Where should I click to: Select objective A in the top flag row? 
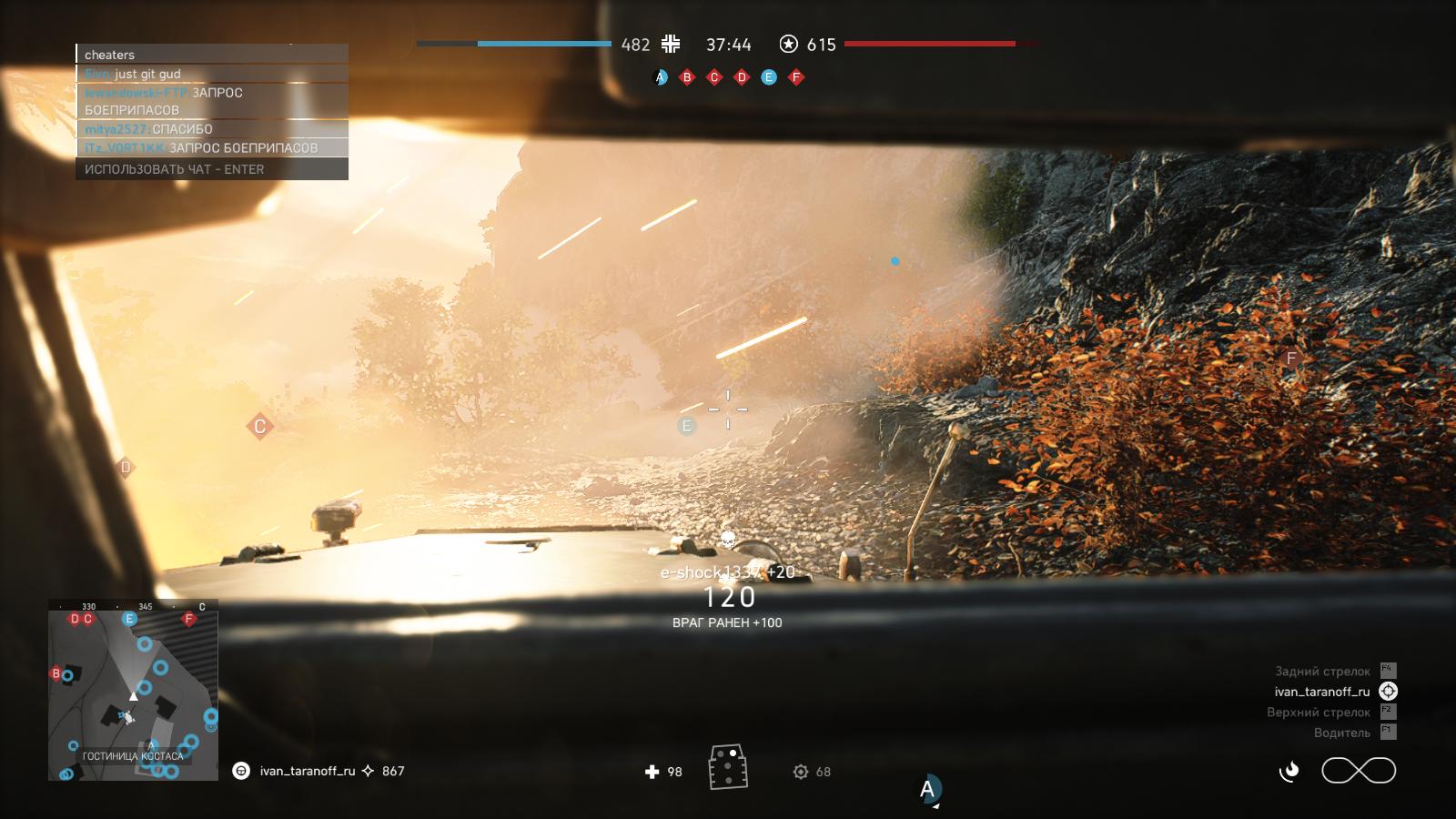661,77
